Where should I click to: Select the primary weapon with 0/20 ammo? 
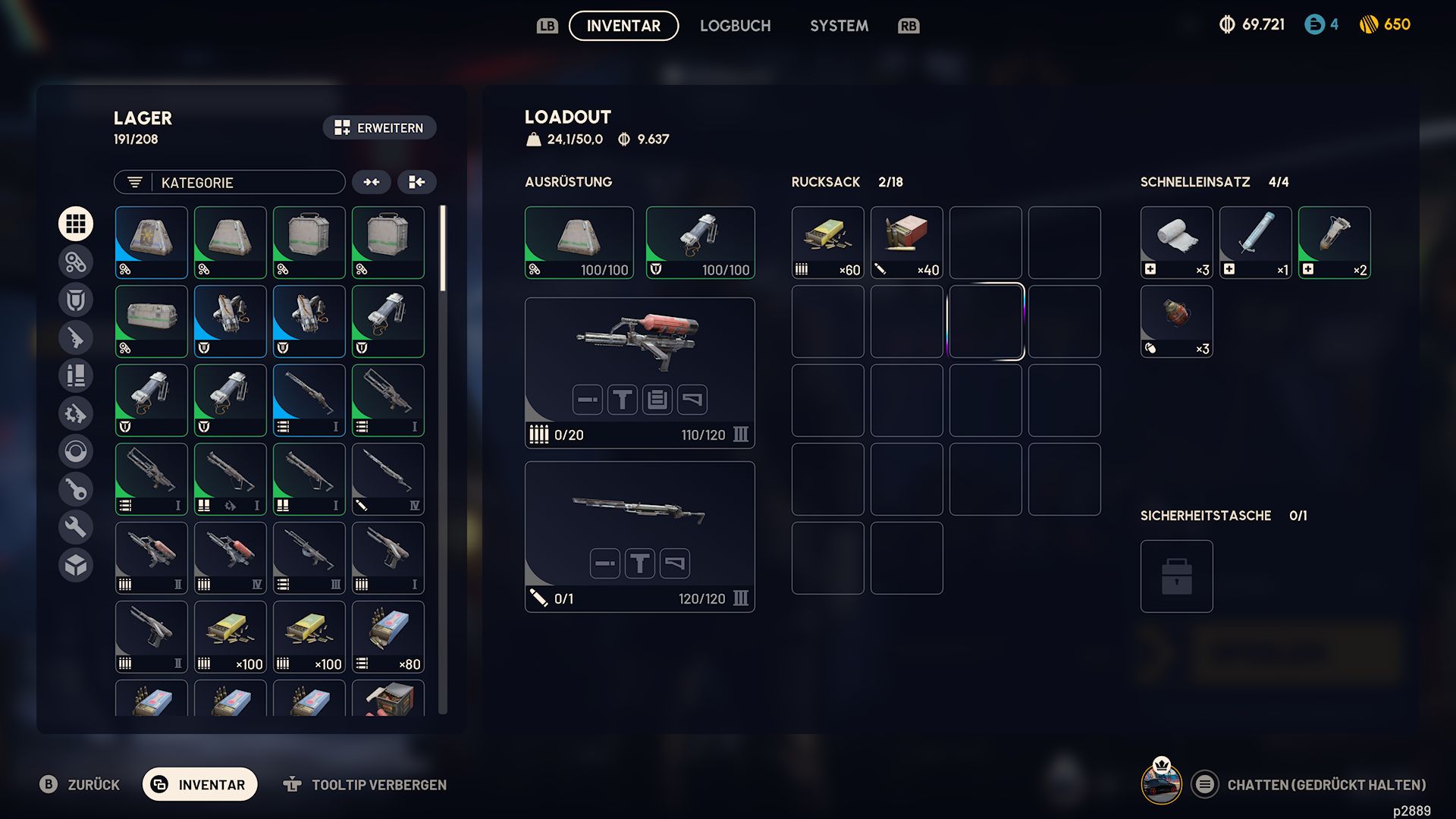[x=639, y=372]
